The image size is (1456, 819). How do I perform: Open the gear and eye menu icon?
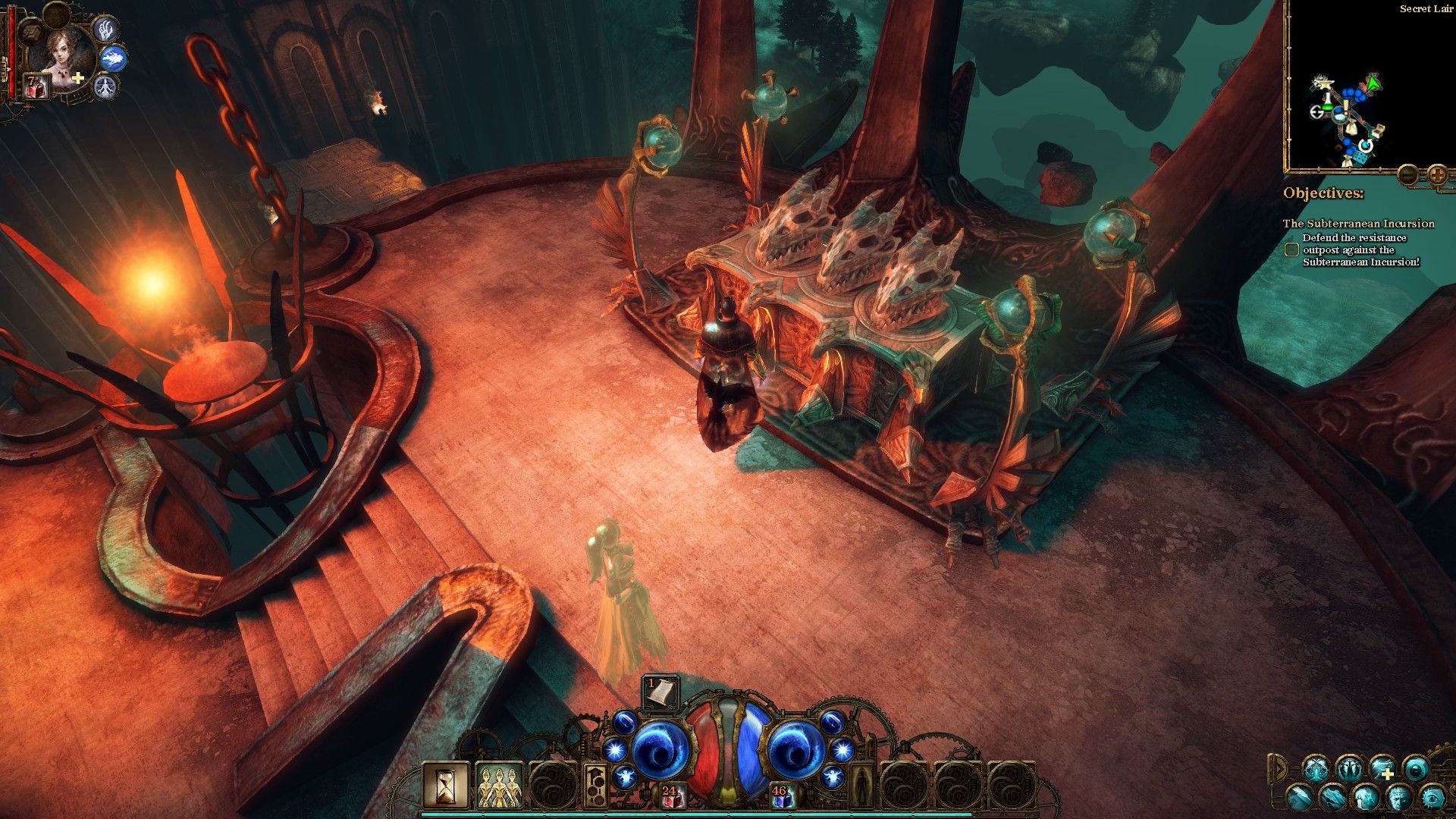(1432, 797)
